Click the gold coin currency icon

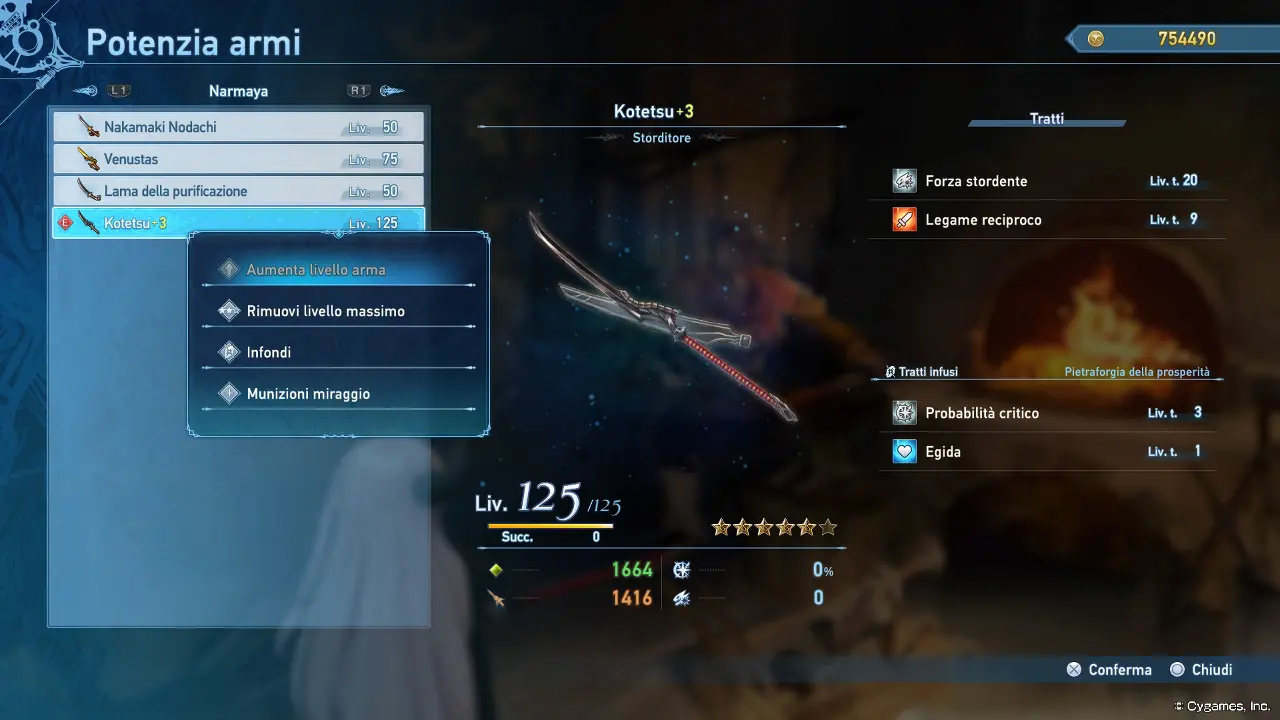[x=1096, y=39]
